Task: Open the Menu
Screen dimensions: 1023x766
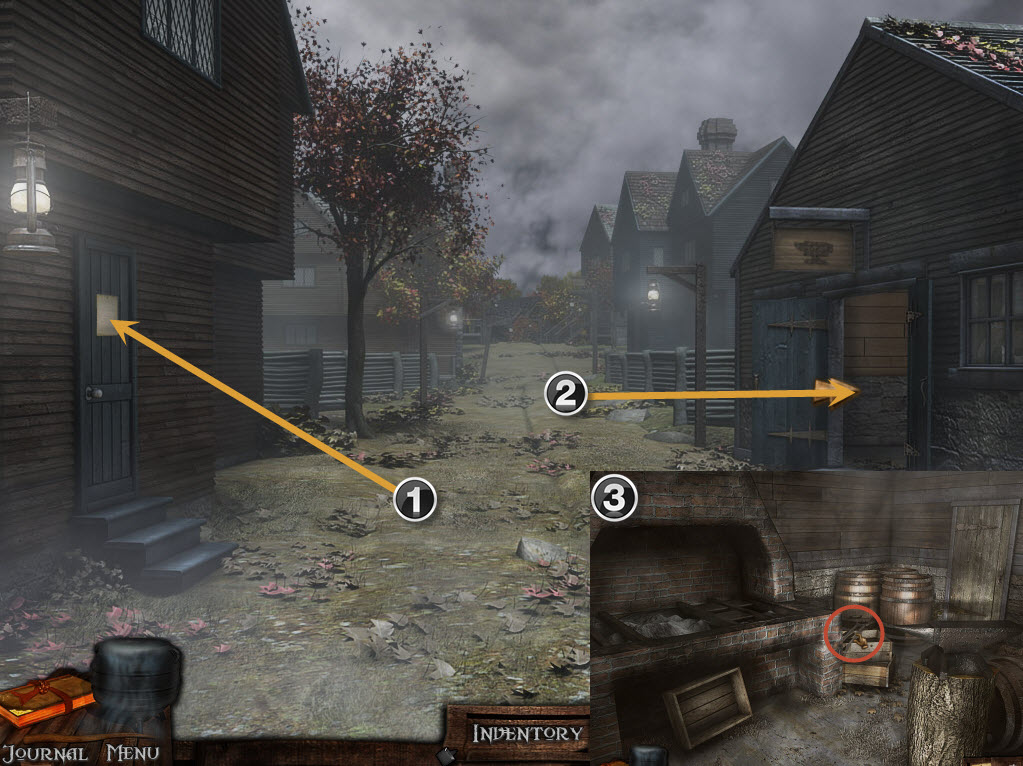Action: click(x=133, y=753)
